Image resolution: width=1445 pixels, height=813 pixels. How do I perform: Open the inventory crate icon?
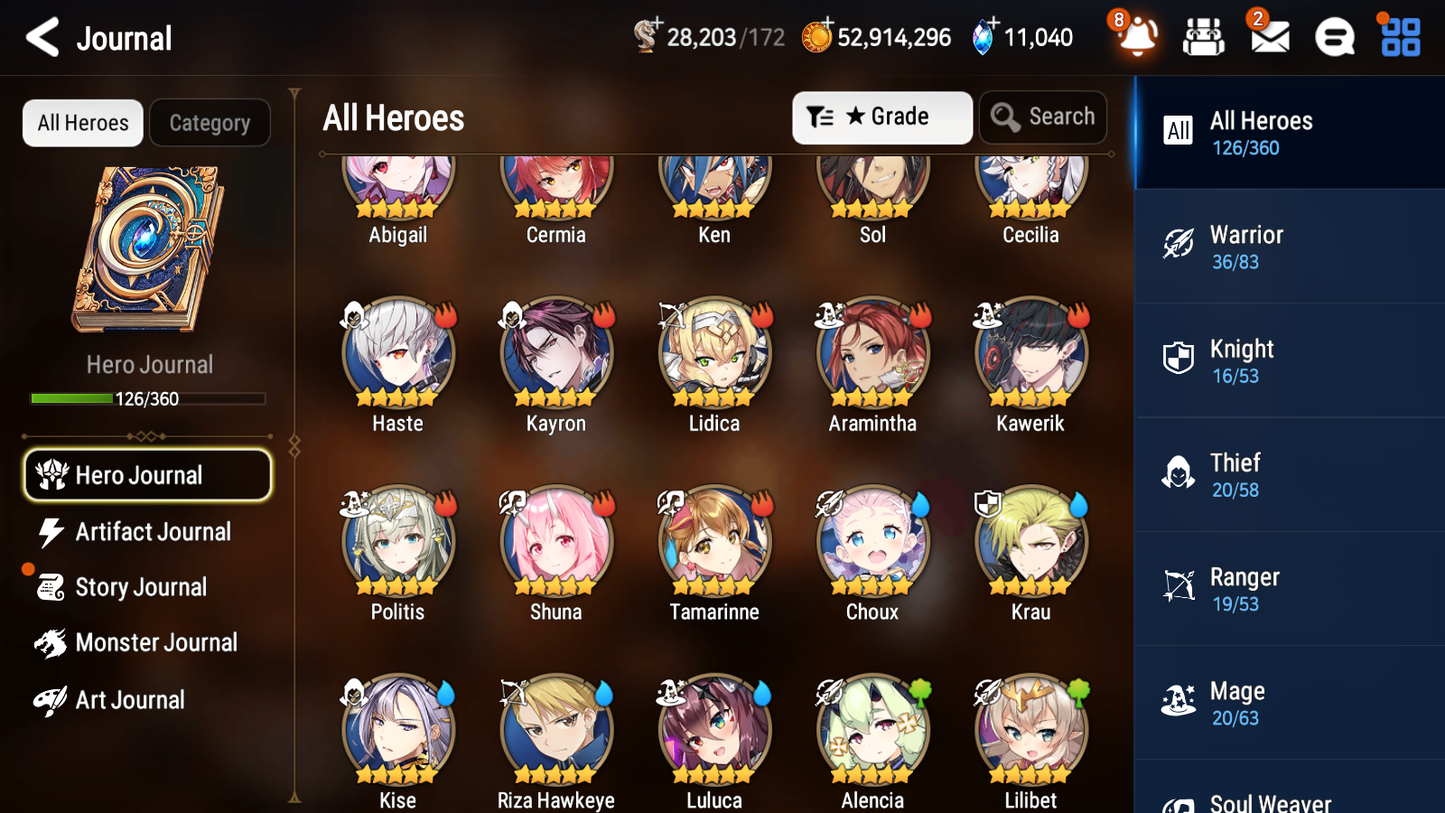(x=1203, y=36)
